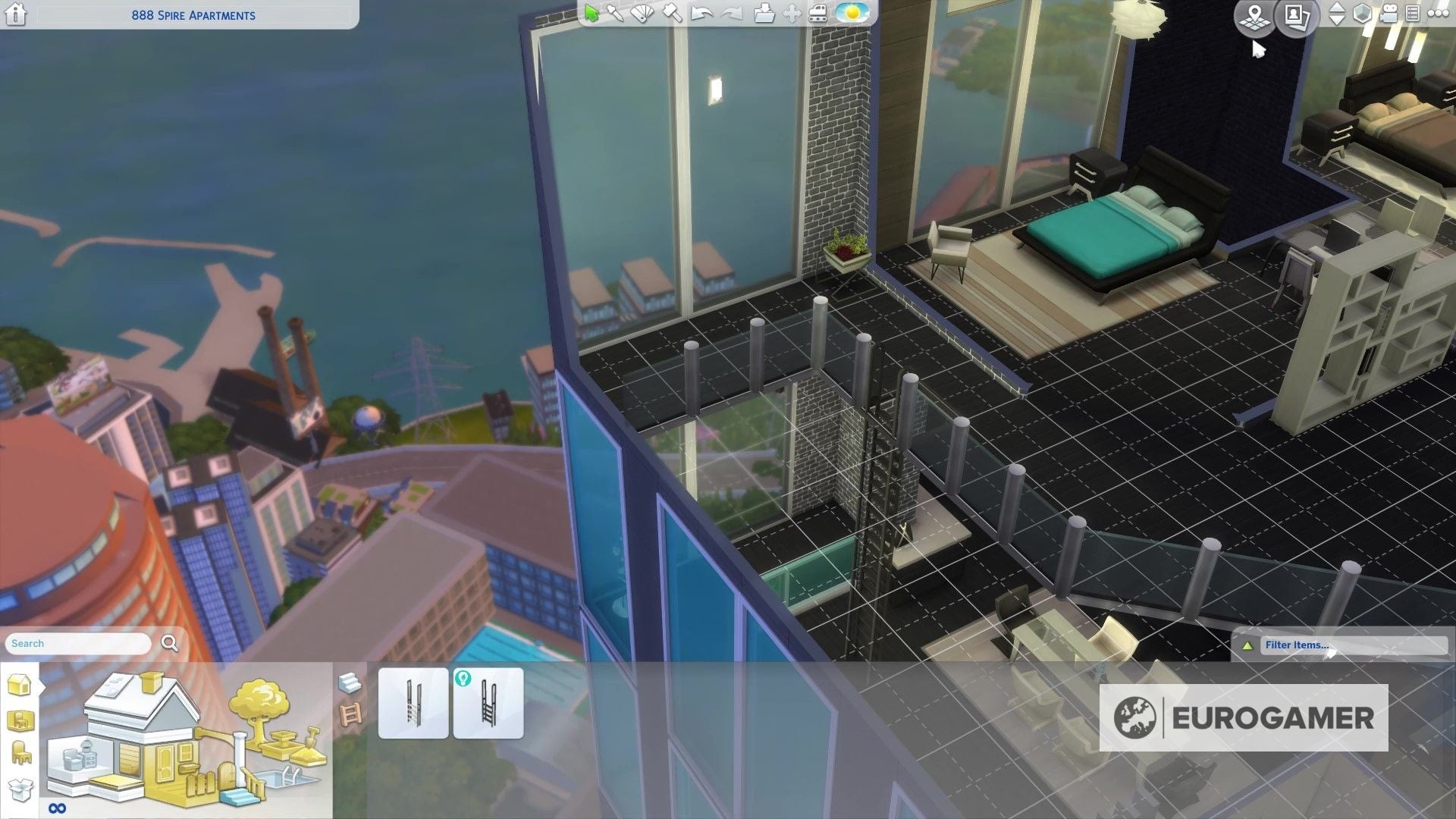Viewport: 1456px width, 819px height.
Task: Switch to the objects catalog tab with chair icon
Action: [17, 749]
